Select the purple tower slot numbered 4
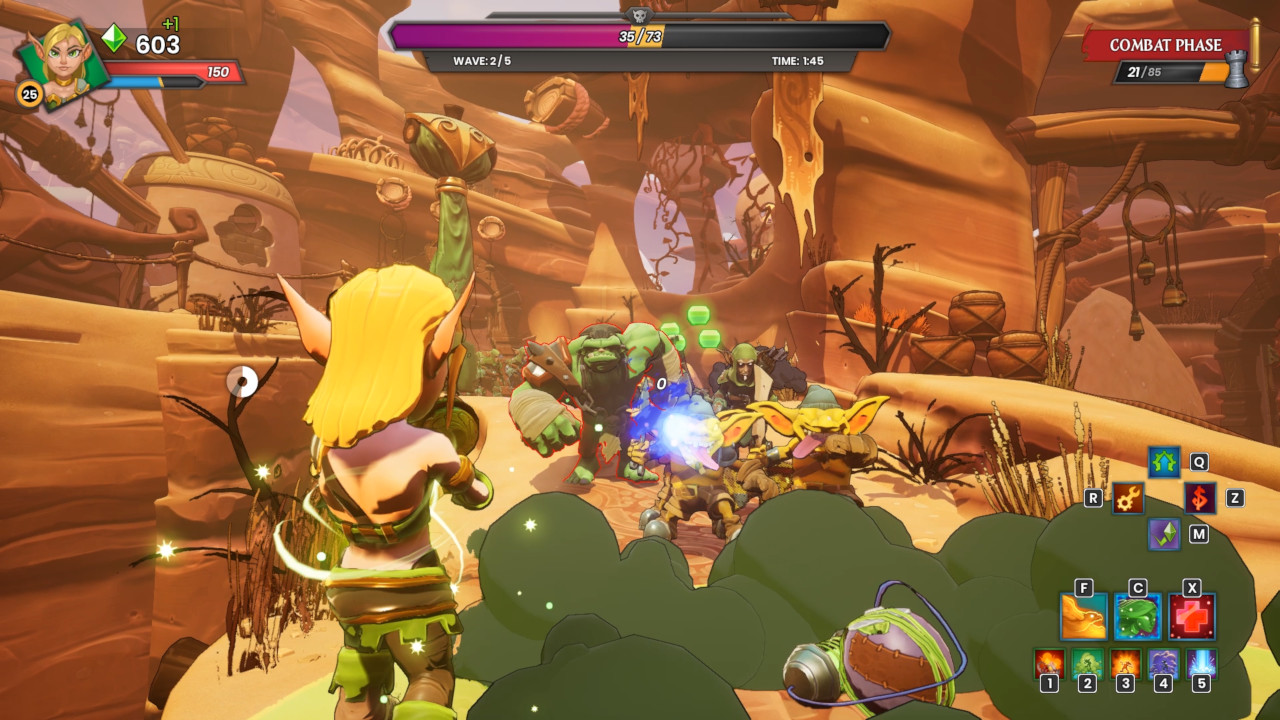The height and width of the screenshot is (720, 1280). click(x=1163, y=662)
